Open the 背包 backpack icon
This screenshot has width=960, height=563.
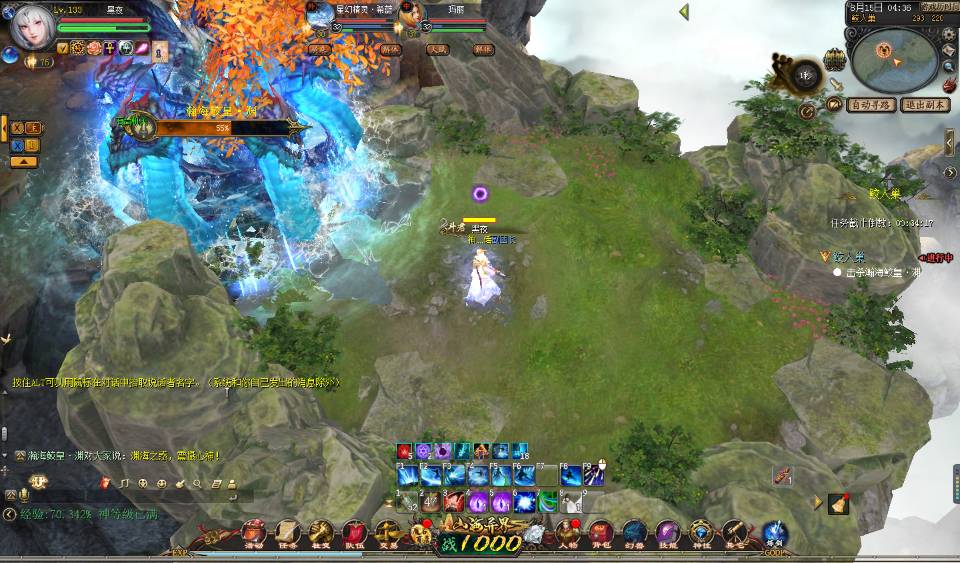(x=602, y=532)
